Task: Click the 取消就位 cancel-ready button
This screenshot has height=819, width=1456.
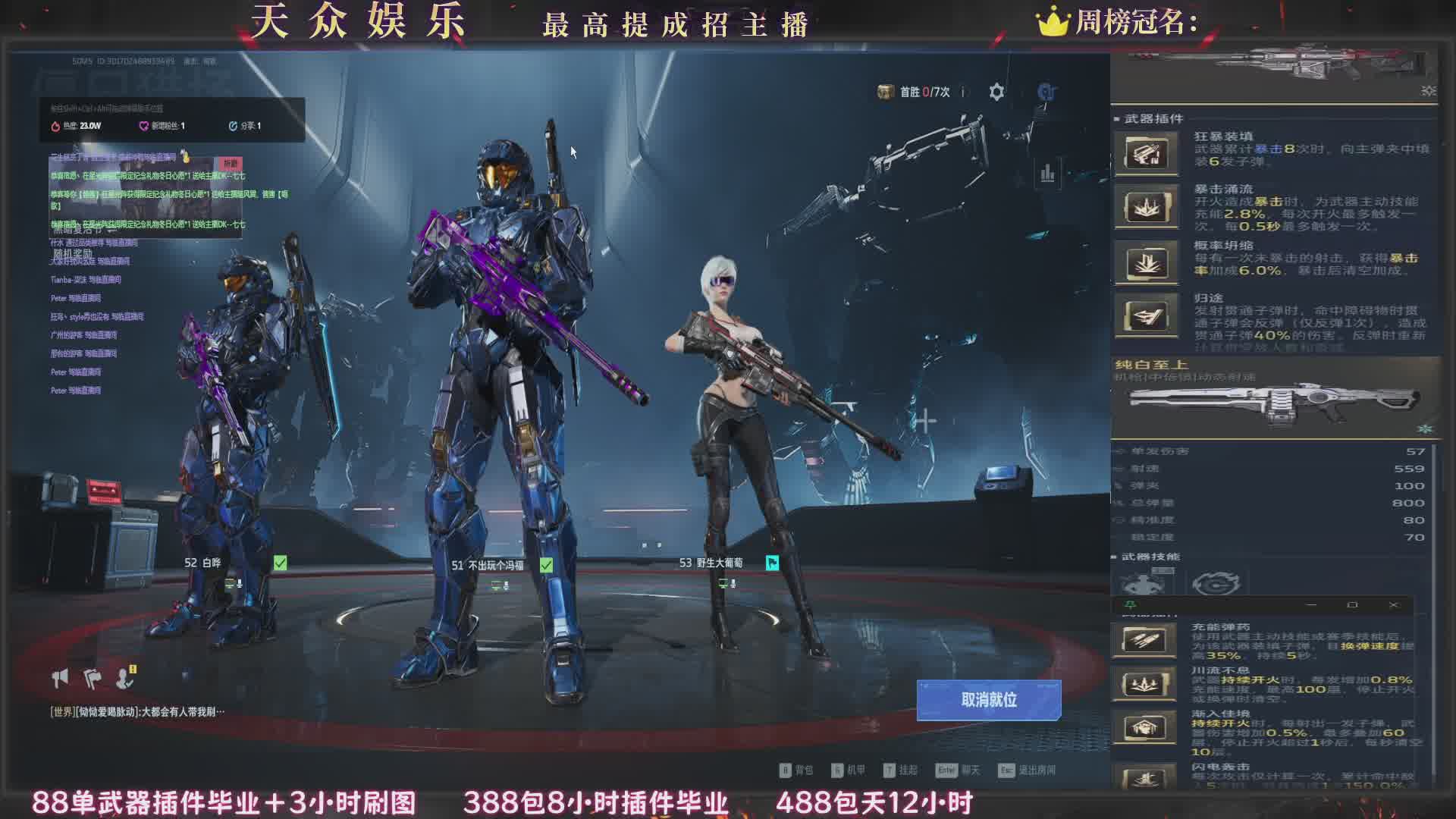Action: click(988, 700)
